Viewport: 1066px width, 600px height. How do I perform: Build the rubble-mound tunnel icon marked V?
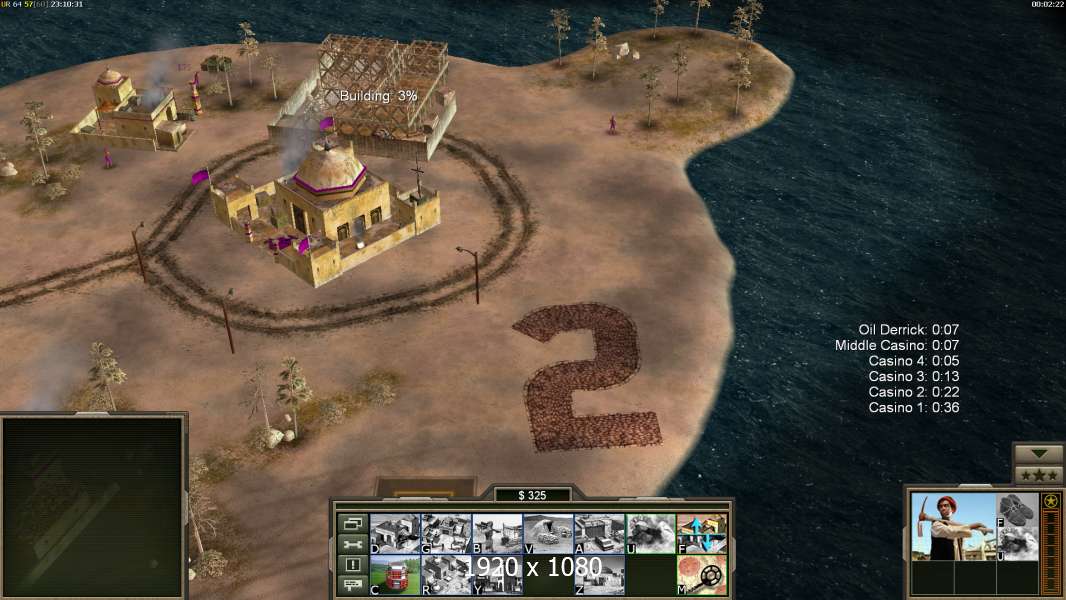pyautogui.click(x=548, y=533)
